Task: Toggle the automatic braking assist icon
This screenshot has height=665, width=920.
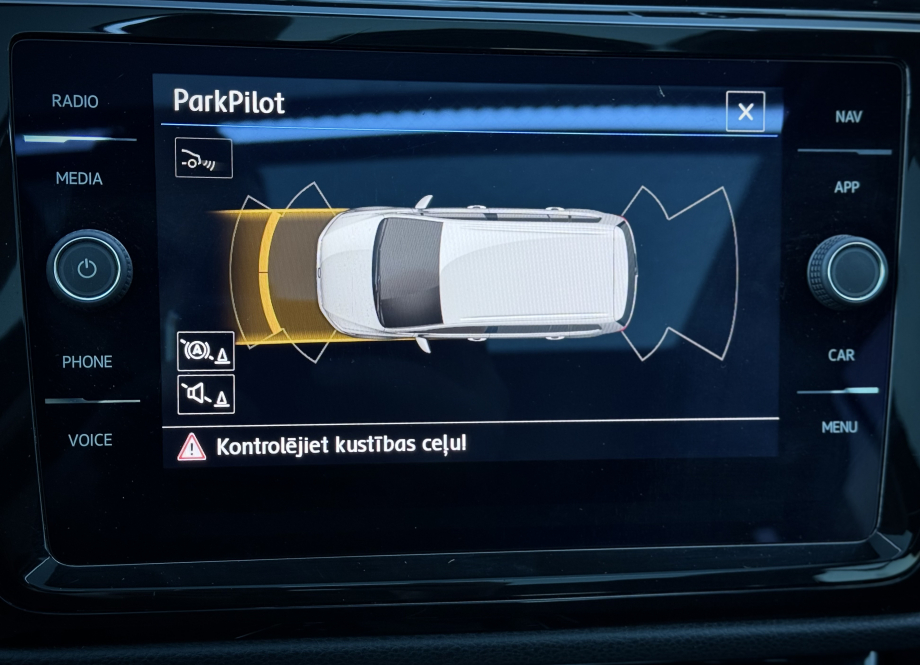Action: [205, 352]
